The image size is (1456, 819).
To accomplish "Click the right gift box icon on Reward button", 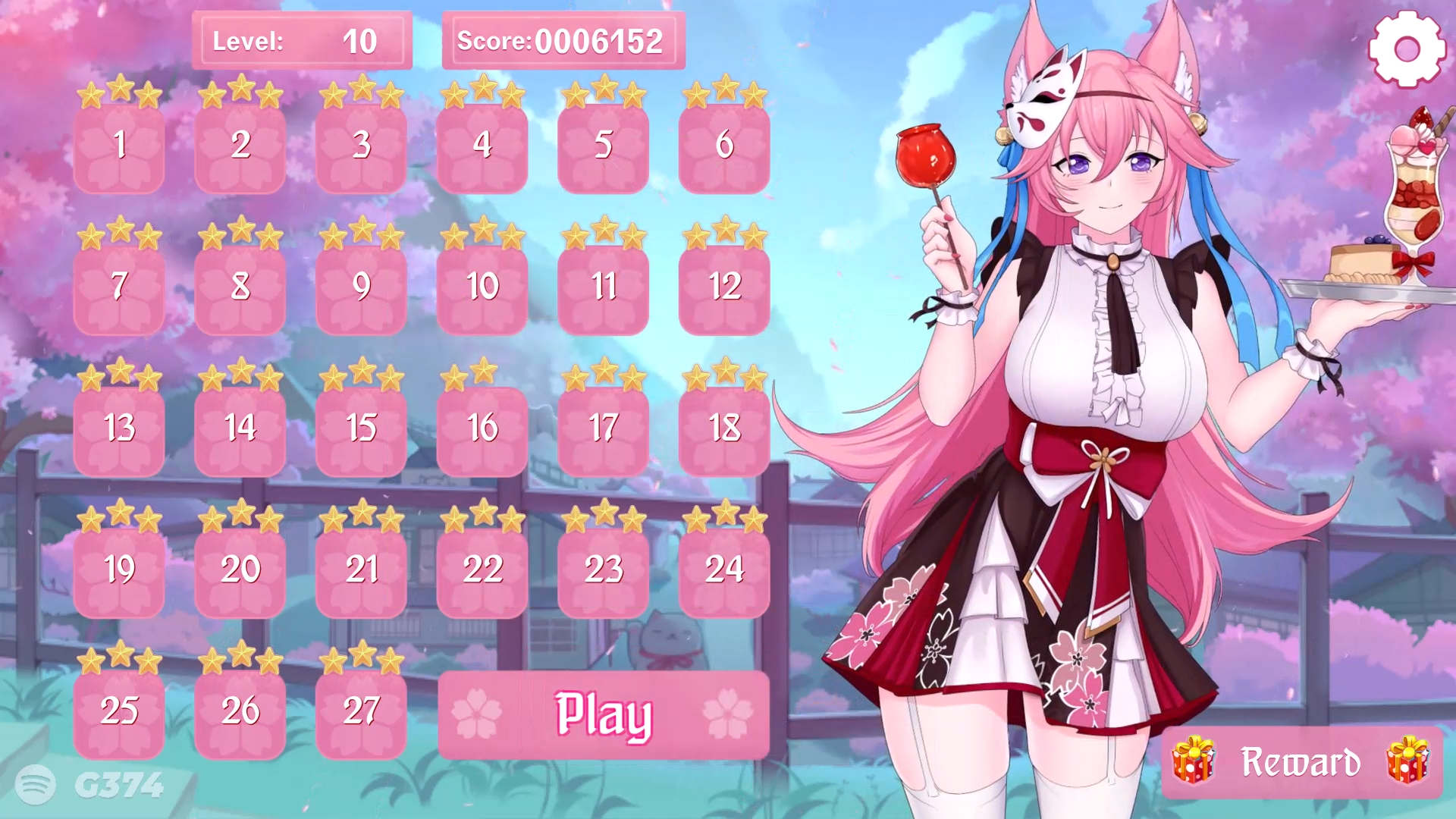I will point(1406,761).
